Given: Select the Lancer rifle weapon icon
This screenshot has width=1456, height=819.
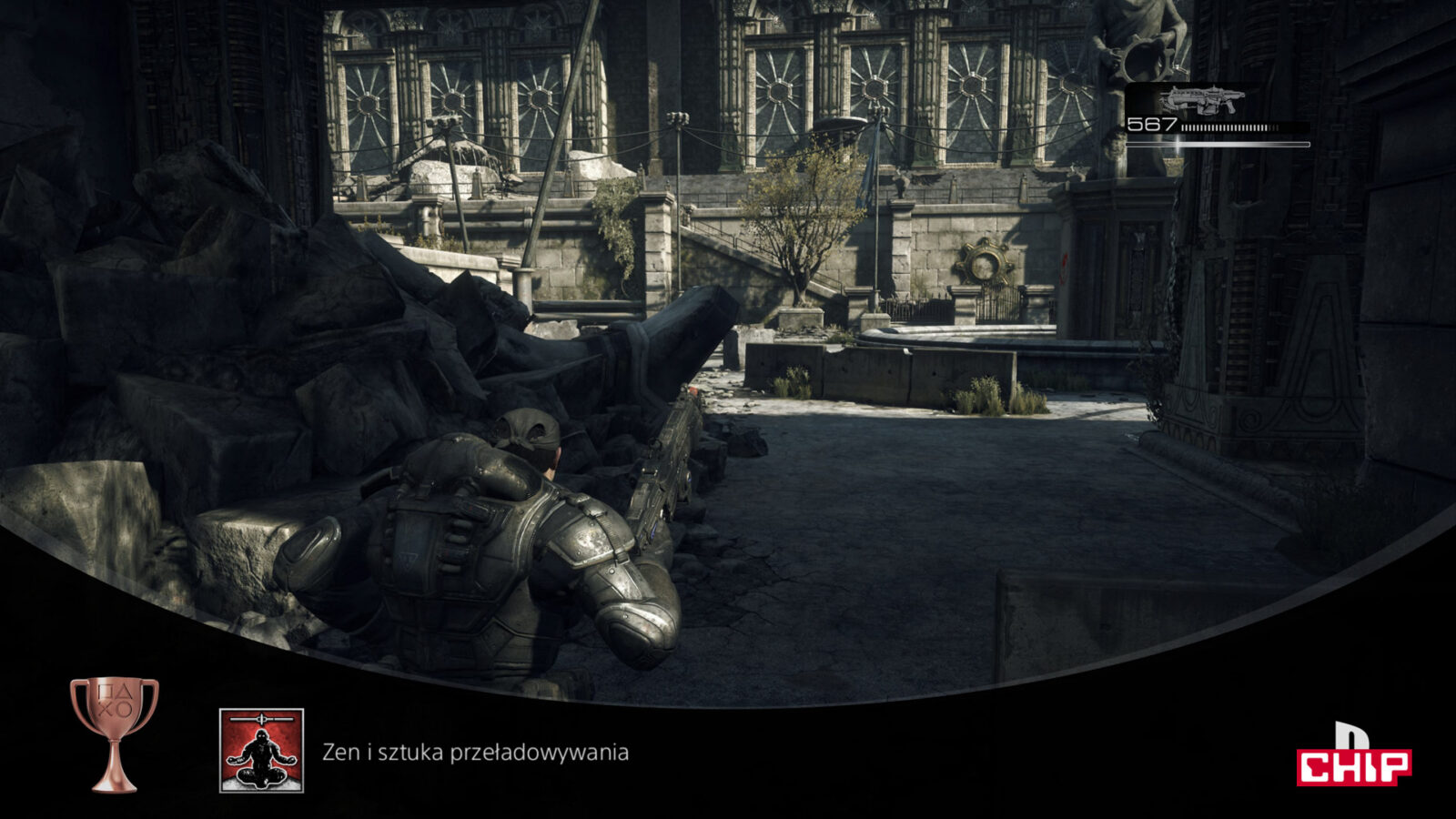Looking at the screenshot, I should (1204, 99).
